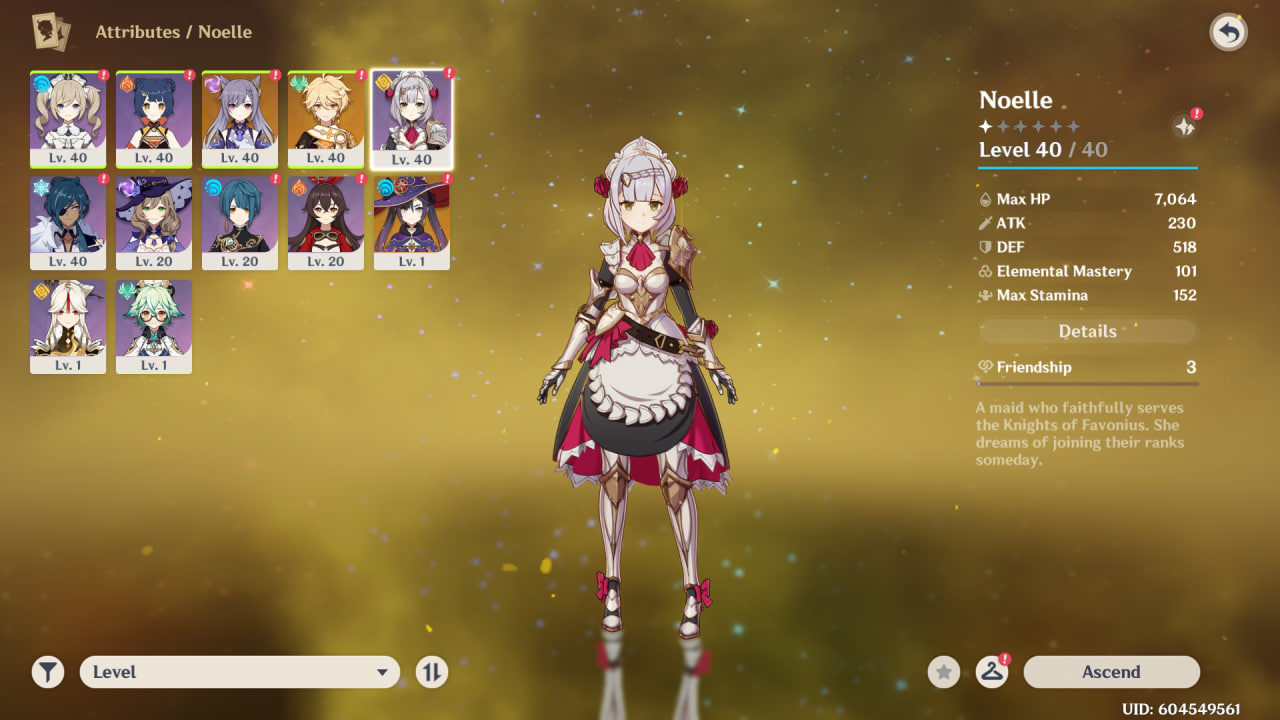The height and width of the screenshot is (720, 1280).
Task: Select Barbara's character portrait
Action: click(68, 119)
